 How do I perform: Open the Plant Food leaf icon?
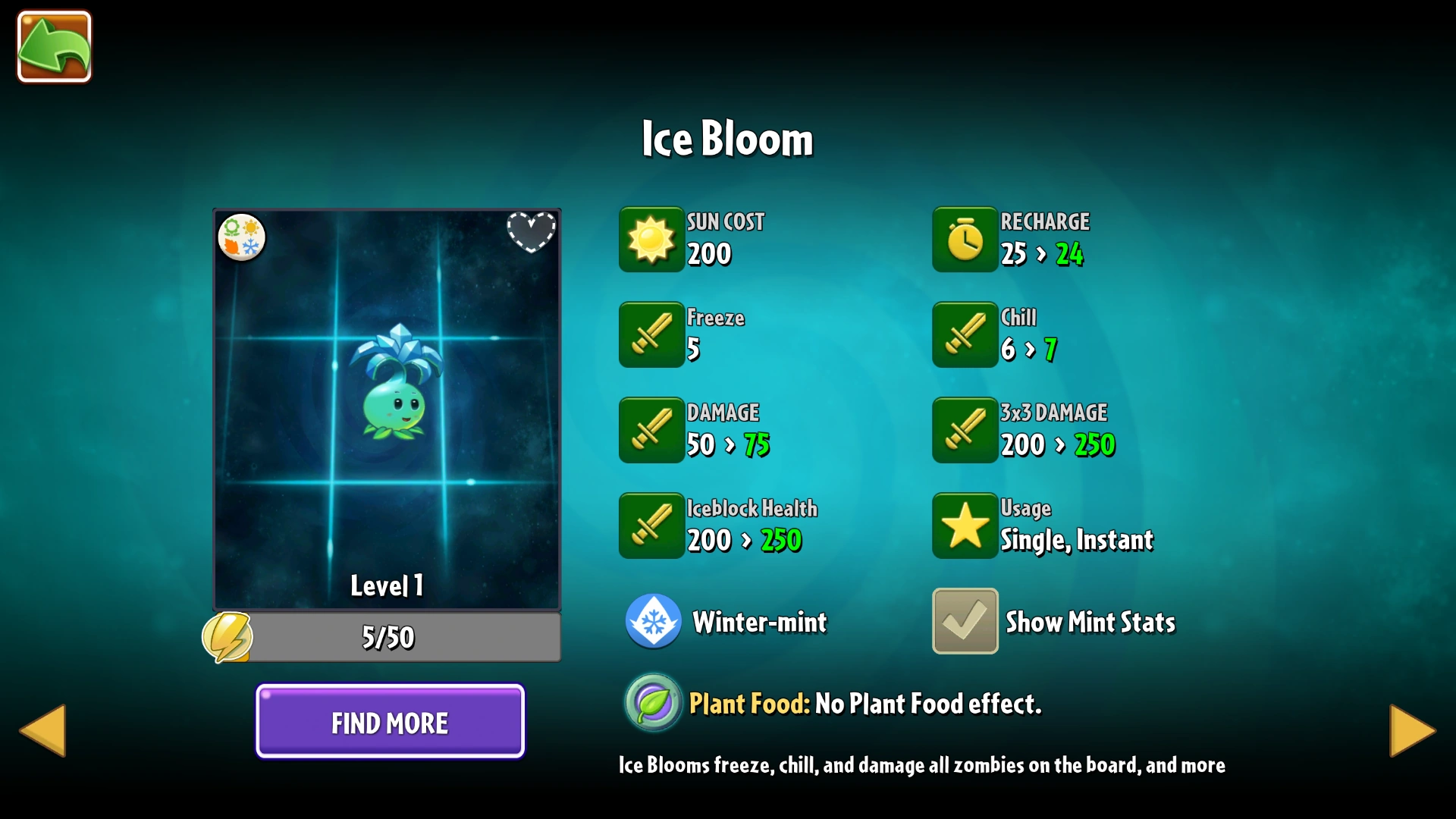[x=652, y=702]
